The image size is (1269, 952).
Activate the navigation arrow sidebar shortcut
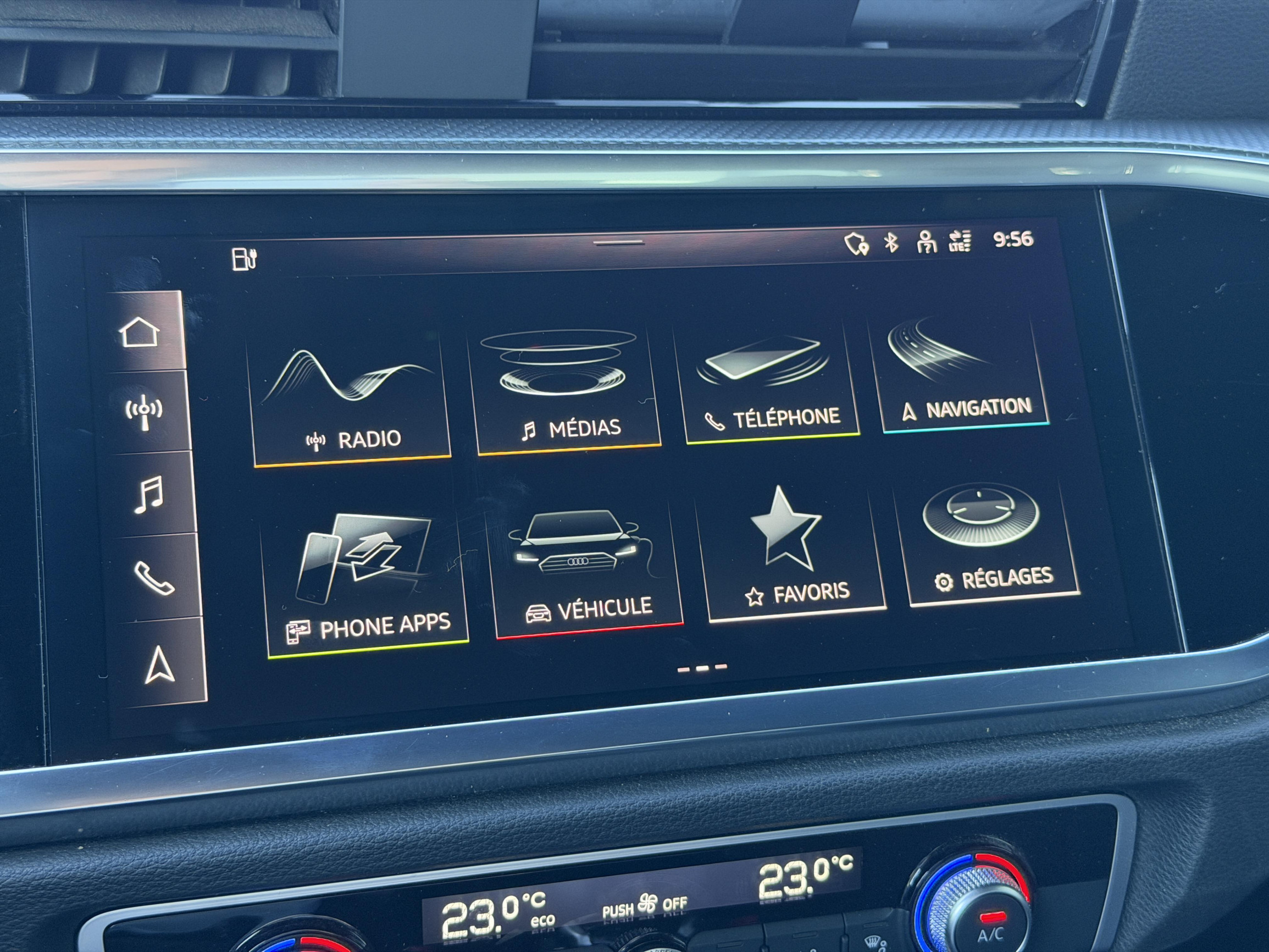159,665
